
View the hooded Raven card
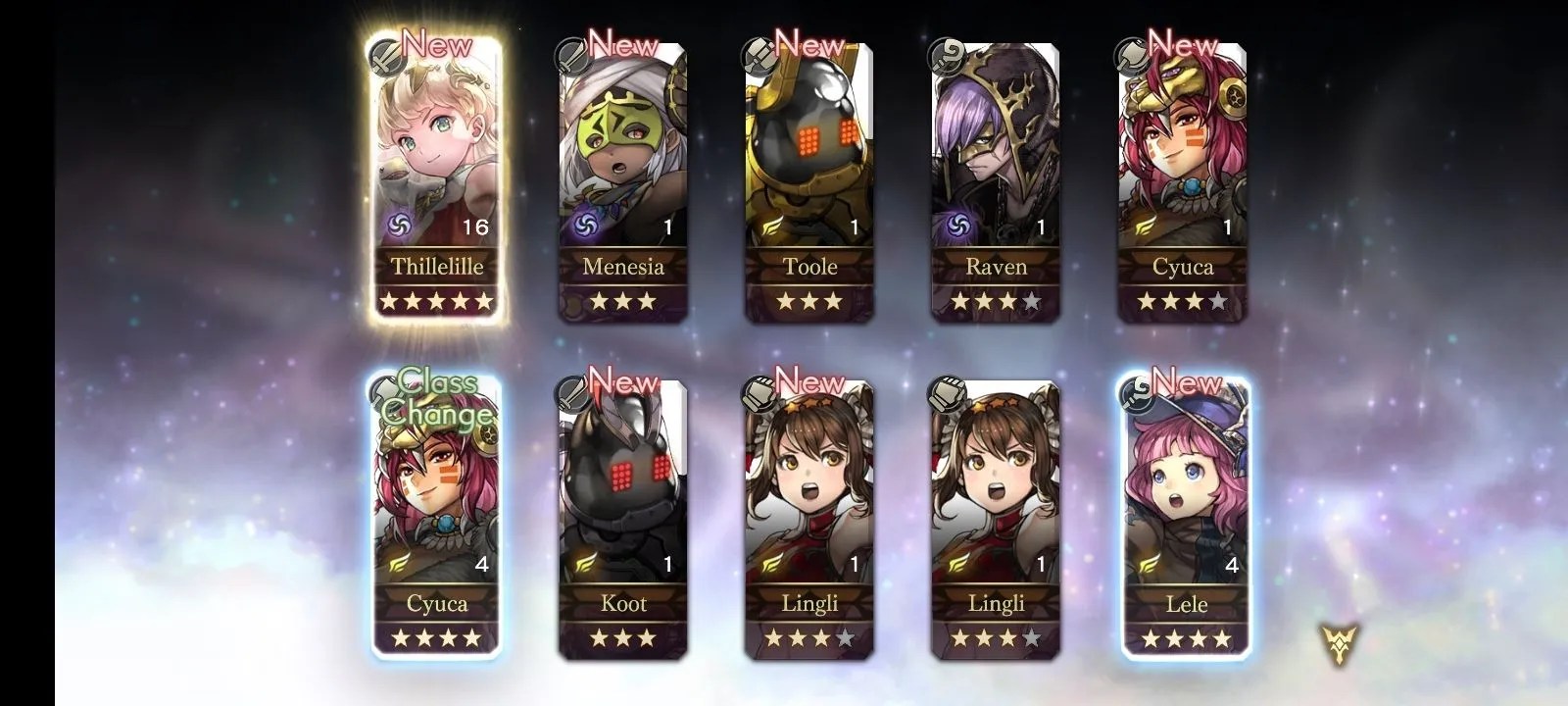pyautogui.click(x=996, y=176)
